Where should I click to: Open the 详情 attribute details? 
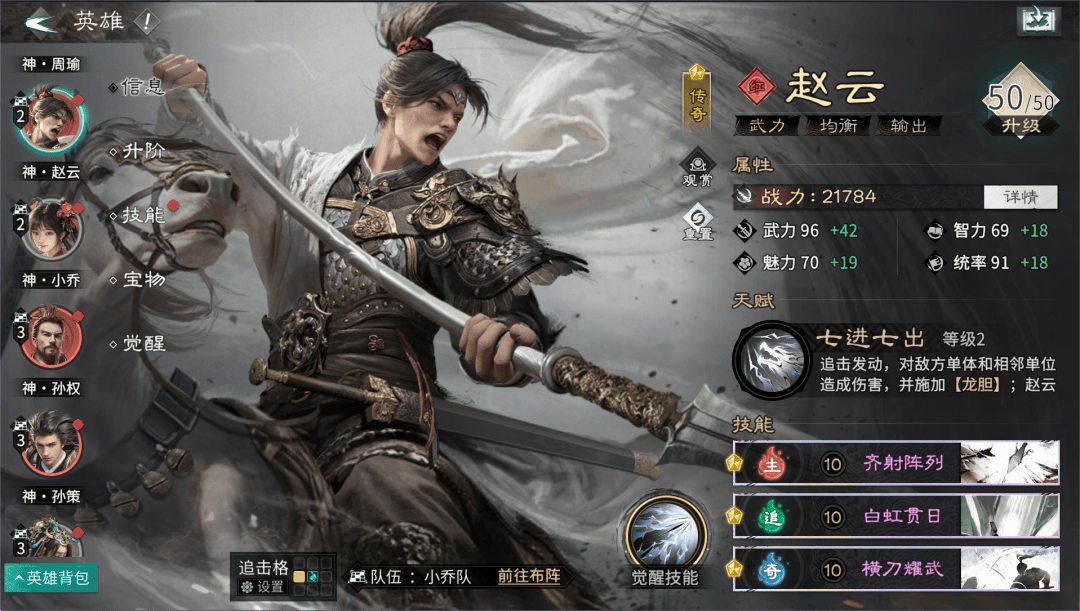pos(1020,197)
